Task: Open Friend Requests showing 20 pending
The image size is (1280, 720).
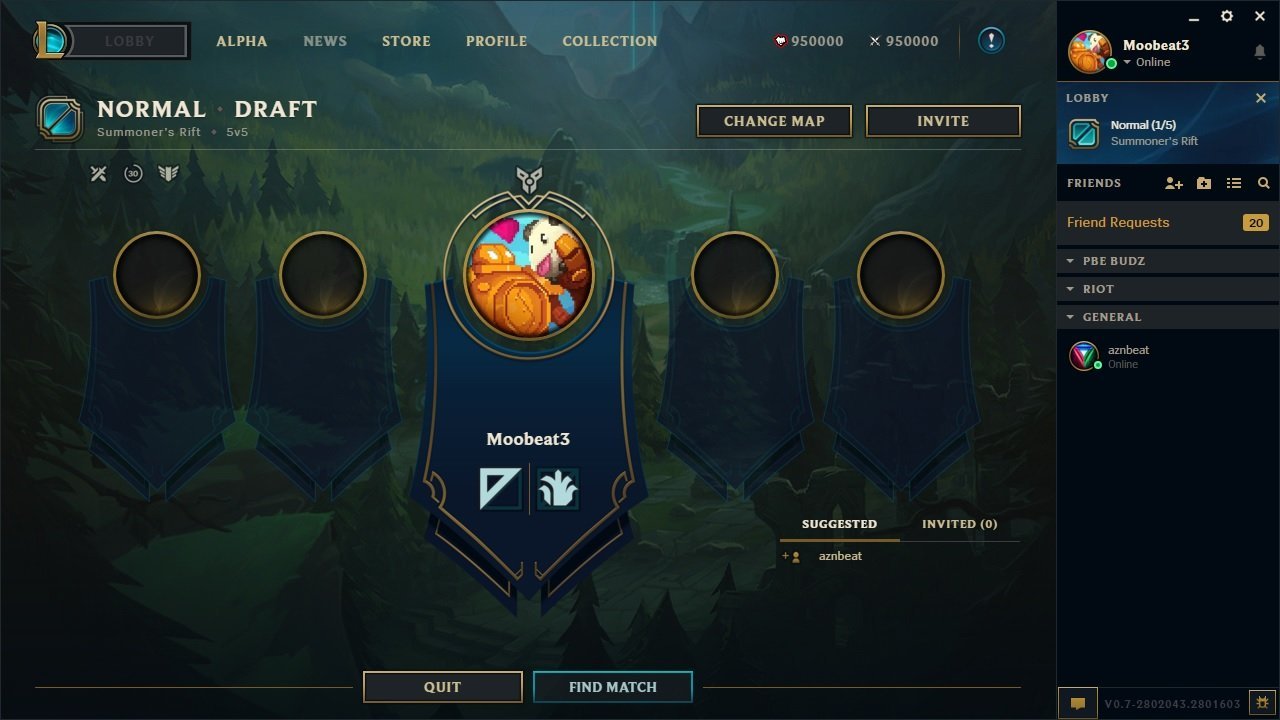Action: pos(1117,222)
